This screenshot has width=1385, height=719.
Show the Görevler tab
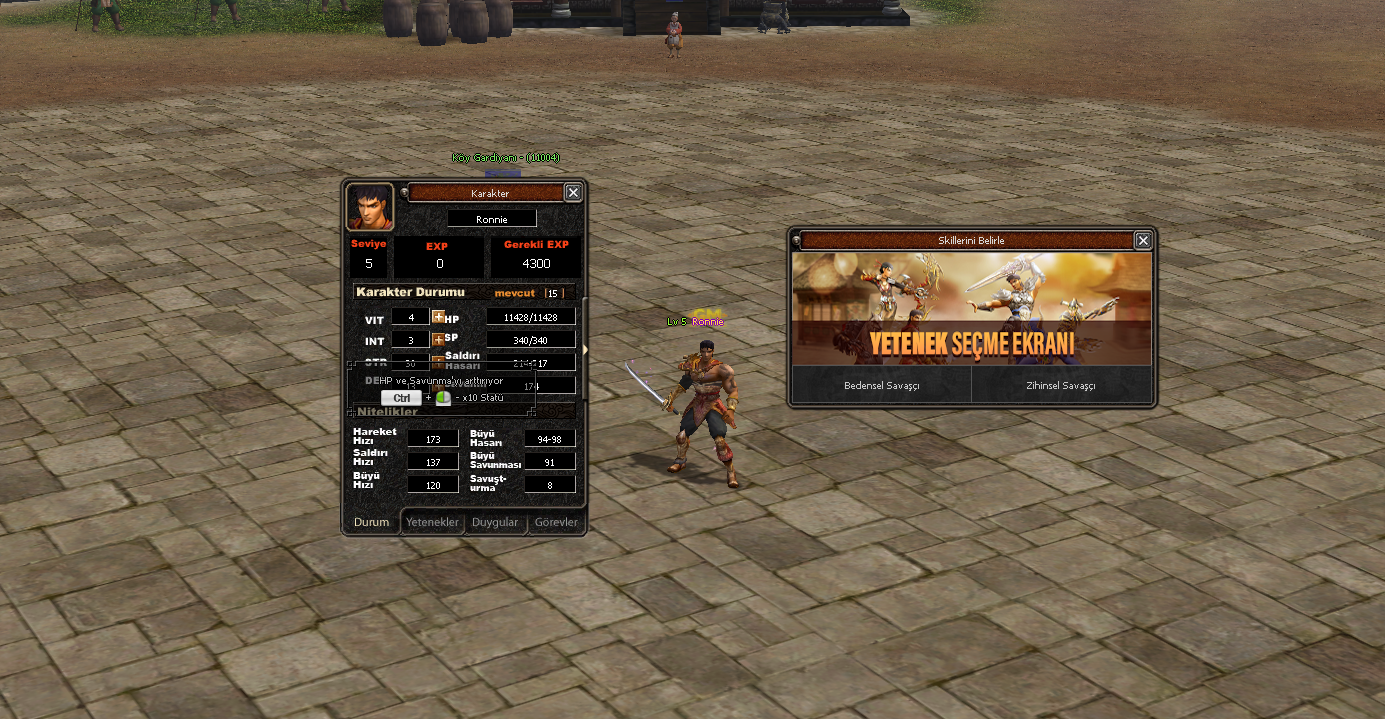[x=556, y=522]
